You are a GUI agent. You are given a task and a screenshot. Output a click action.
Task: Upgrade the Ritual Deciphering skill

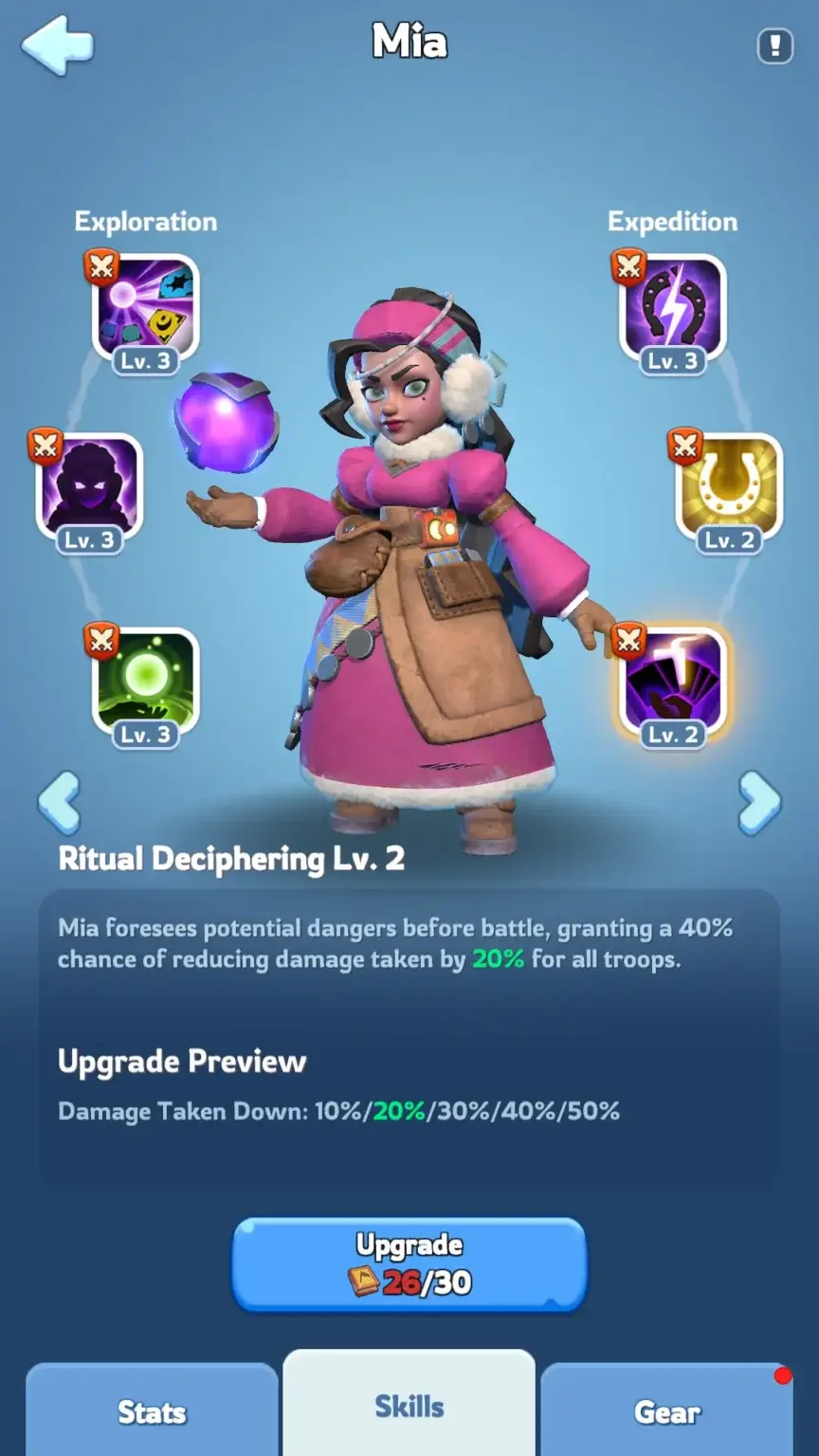coord(409,1264)
